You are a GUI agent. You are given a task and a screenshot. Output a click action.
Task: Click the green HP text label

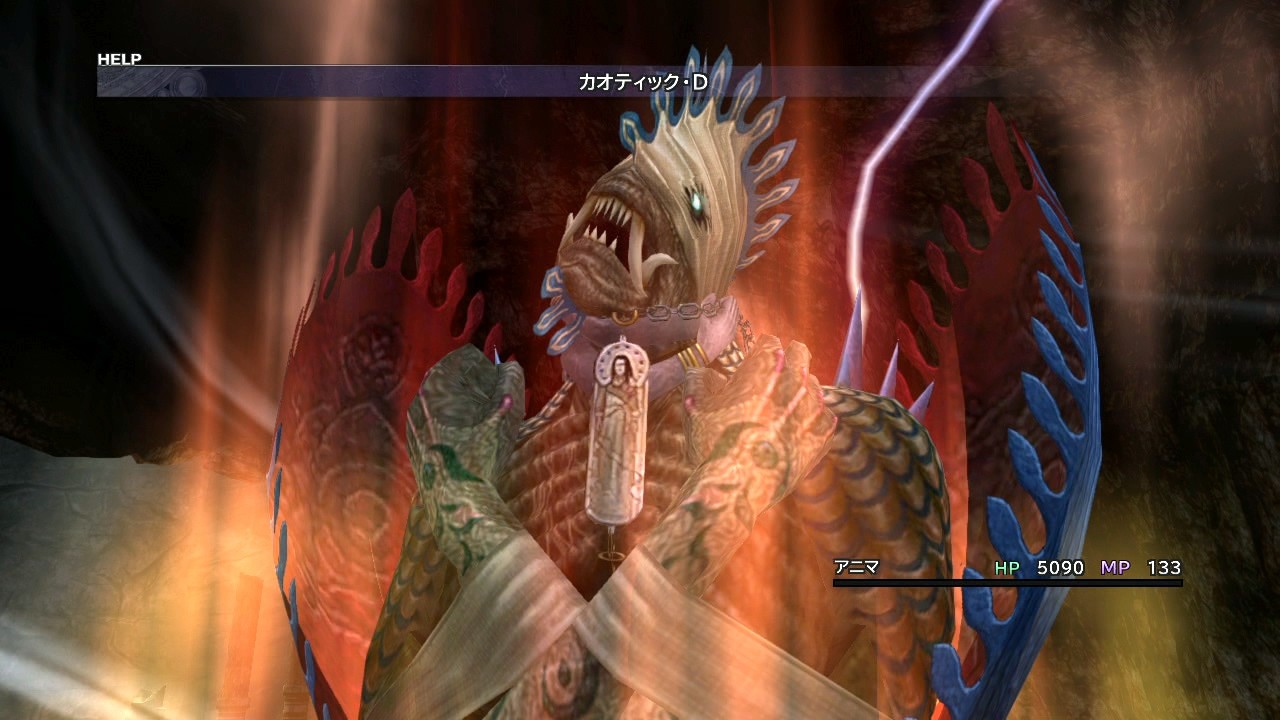pos(1008,567)
